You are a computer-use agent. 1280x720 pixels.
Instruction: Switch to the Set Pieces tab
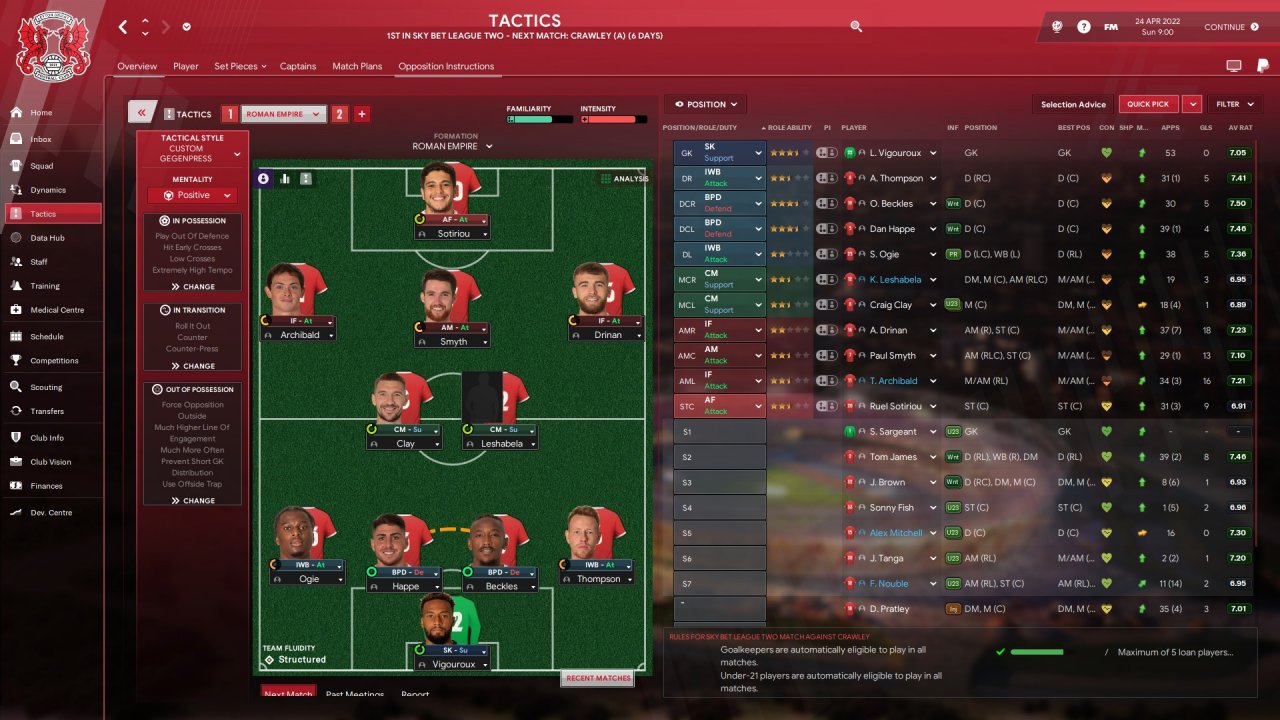[x=239, y=66]
